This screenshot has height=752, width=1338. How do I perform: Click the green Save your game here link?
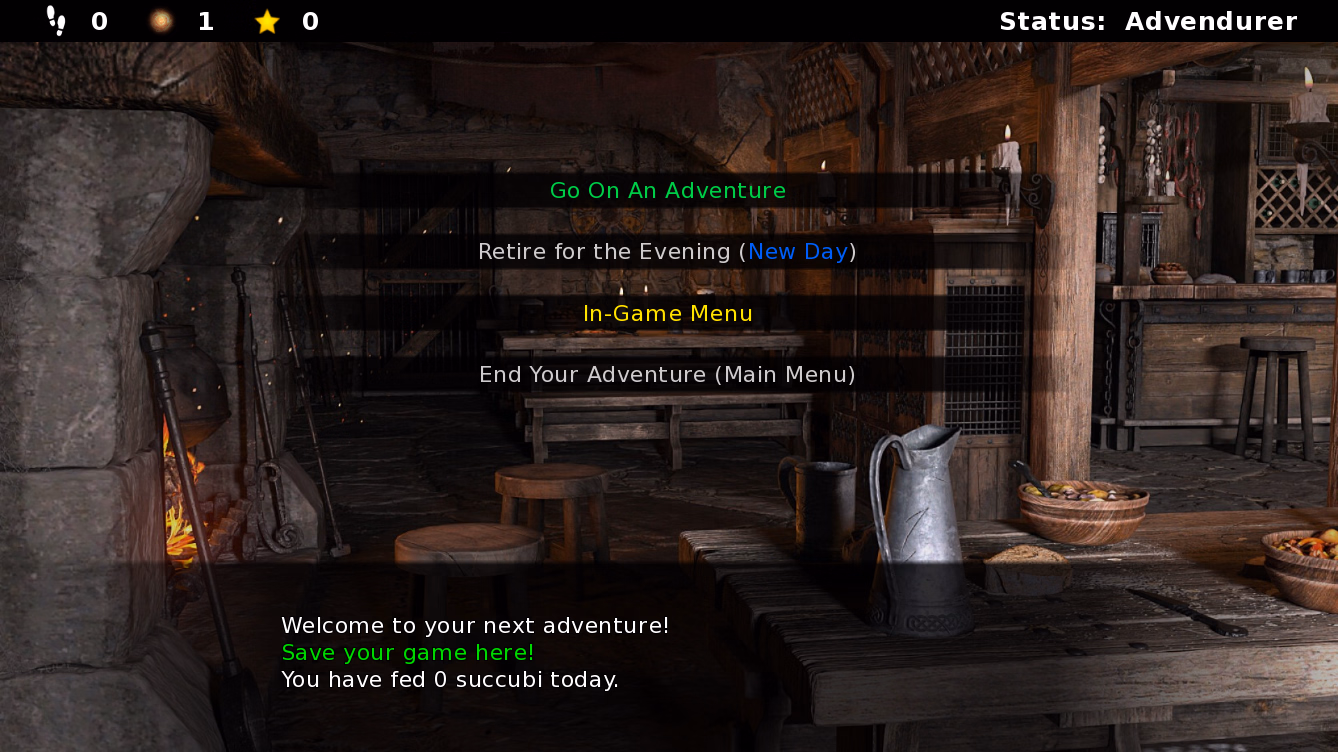click(x=406, y=652)
